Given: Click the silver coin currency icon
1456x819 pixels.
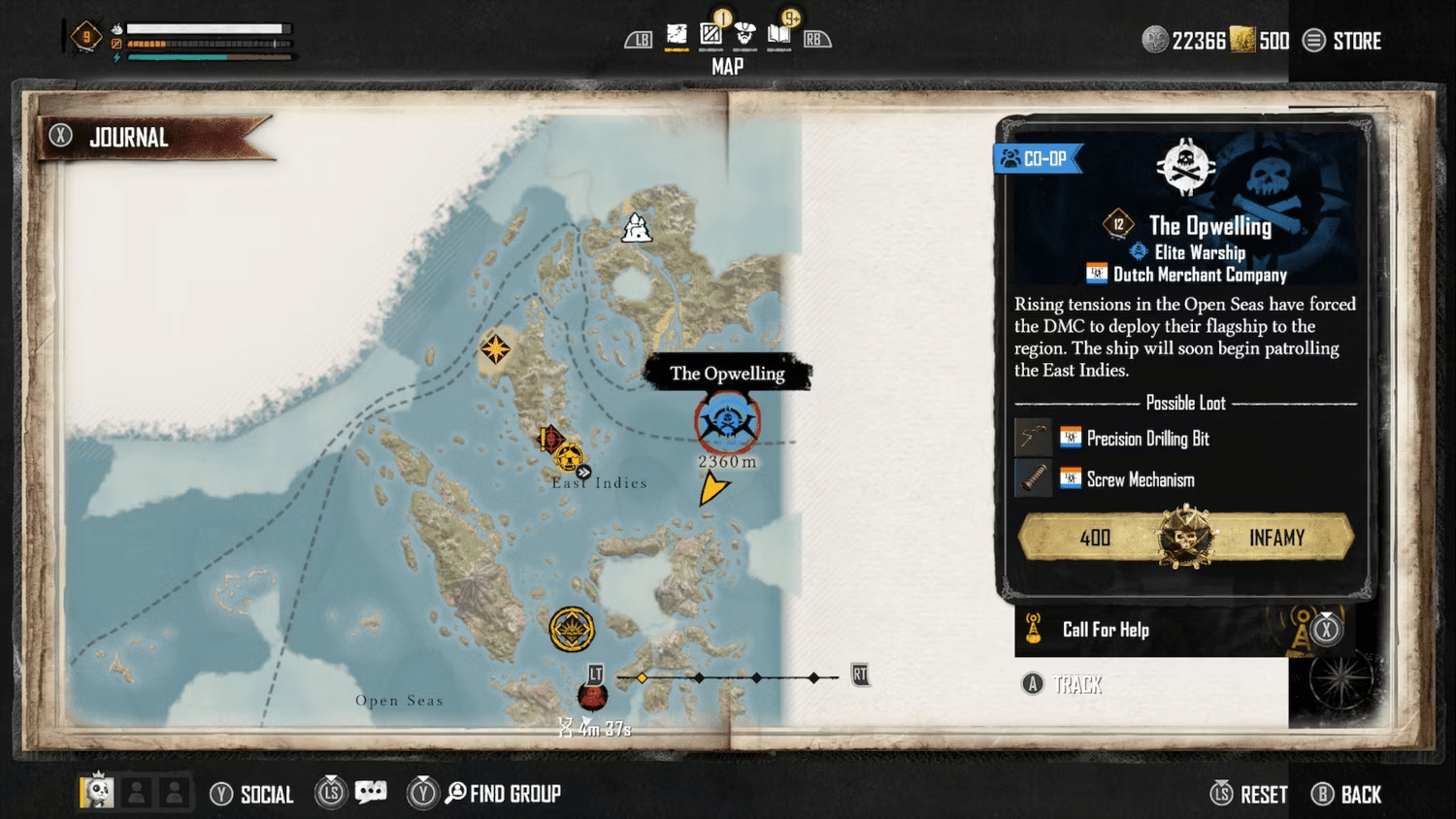Looking at the screenshot, I should (1154, 40).
